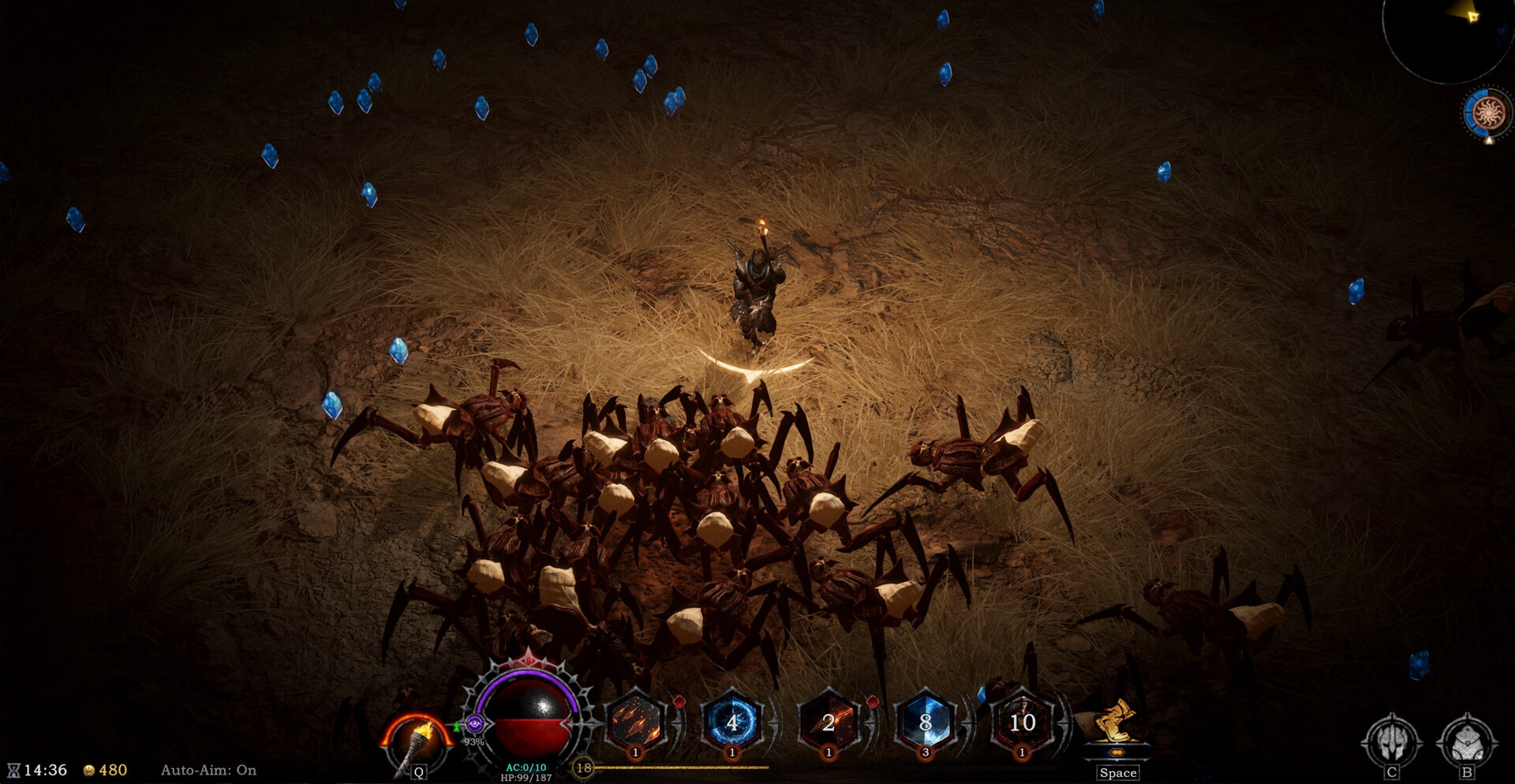
Task: Click the flaming spear skill showing 2
Action: 829,722
